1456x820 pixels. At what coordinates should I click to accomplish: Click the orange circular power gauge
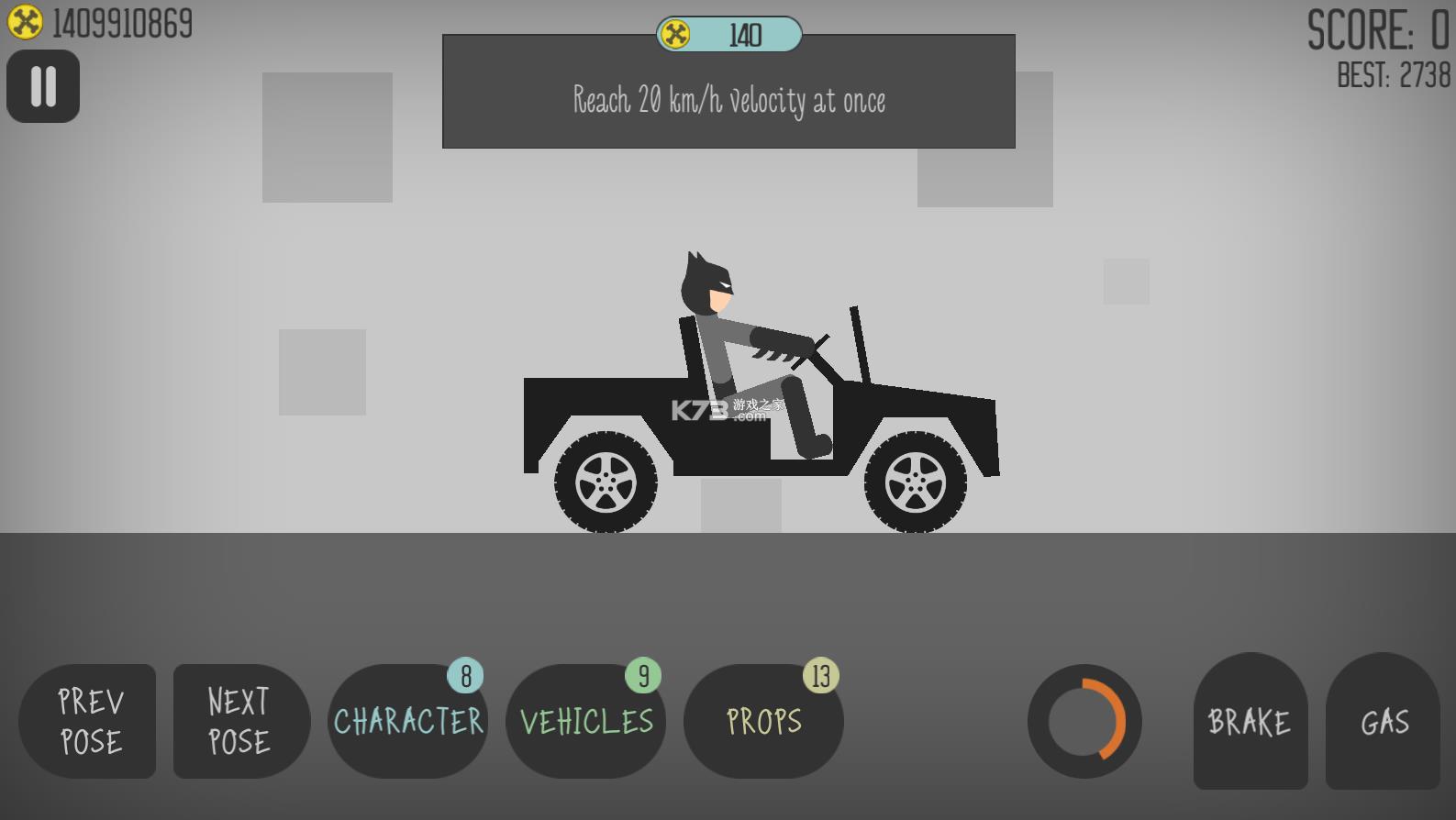(x=1084, y=721)
